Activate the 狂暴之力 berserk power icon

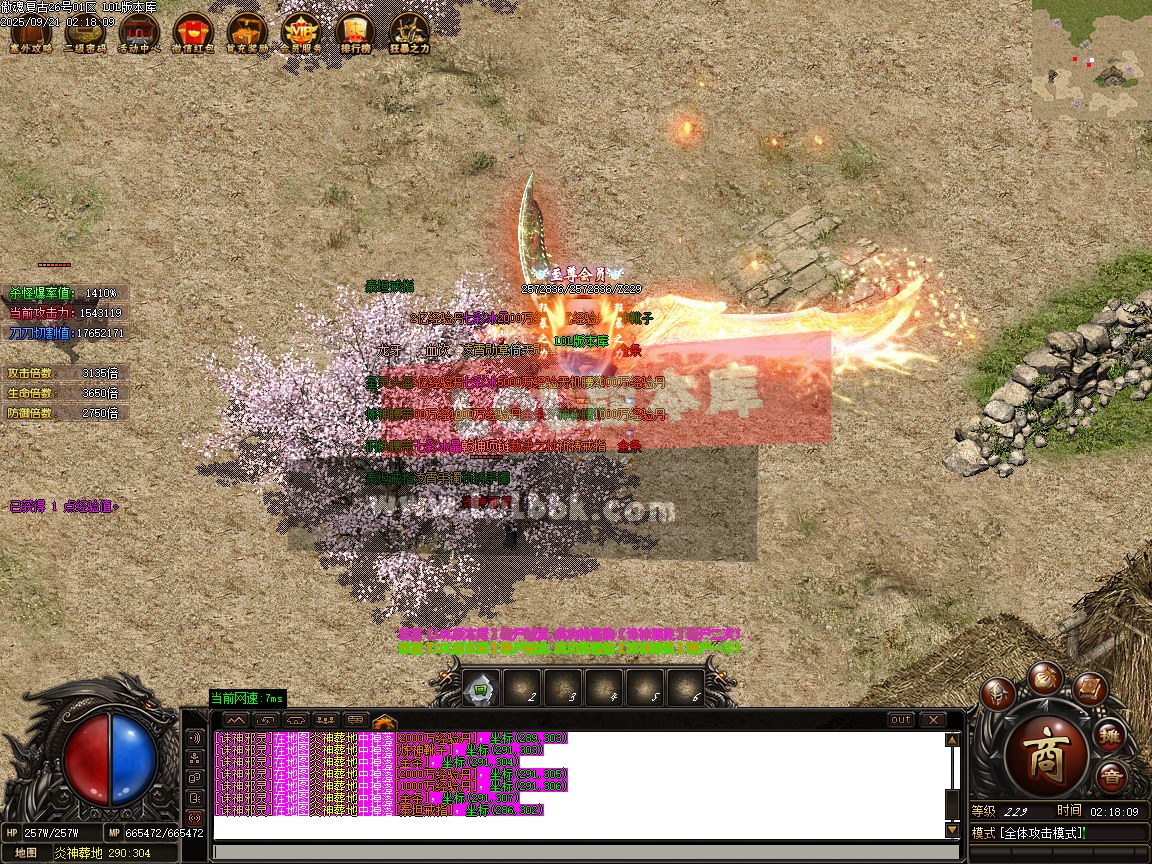point(409,33)
